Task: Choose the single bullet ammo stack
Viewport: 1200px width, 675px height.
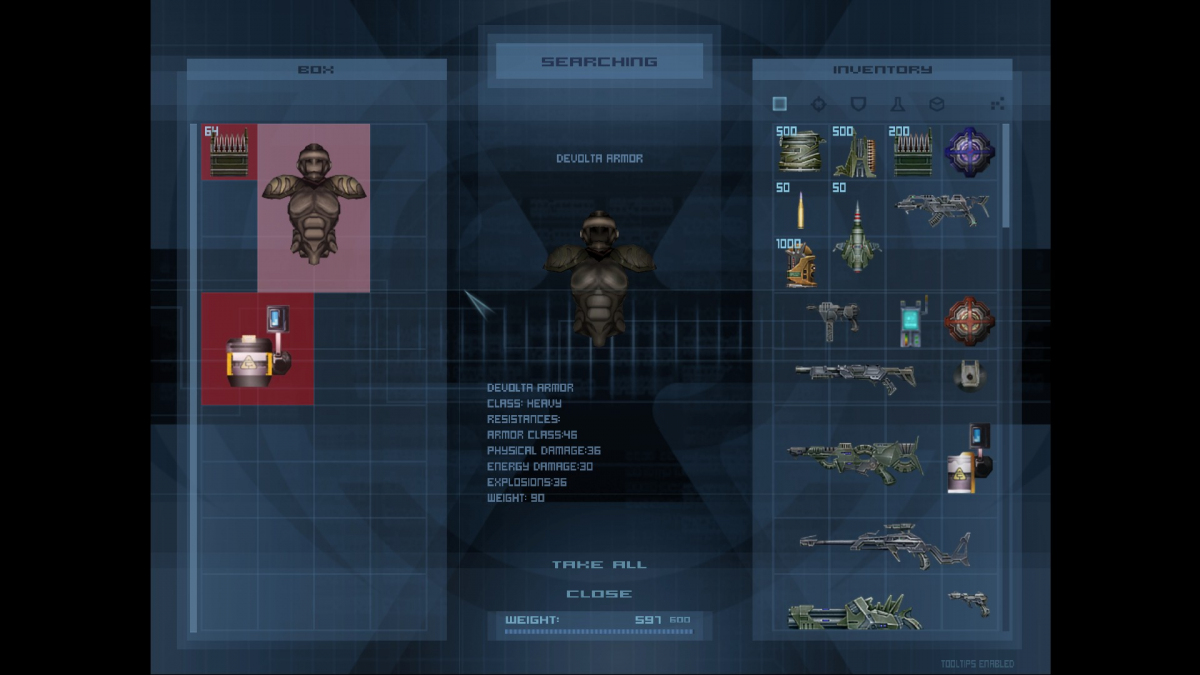Action: coord(800,210)
